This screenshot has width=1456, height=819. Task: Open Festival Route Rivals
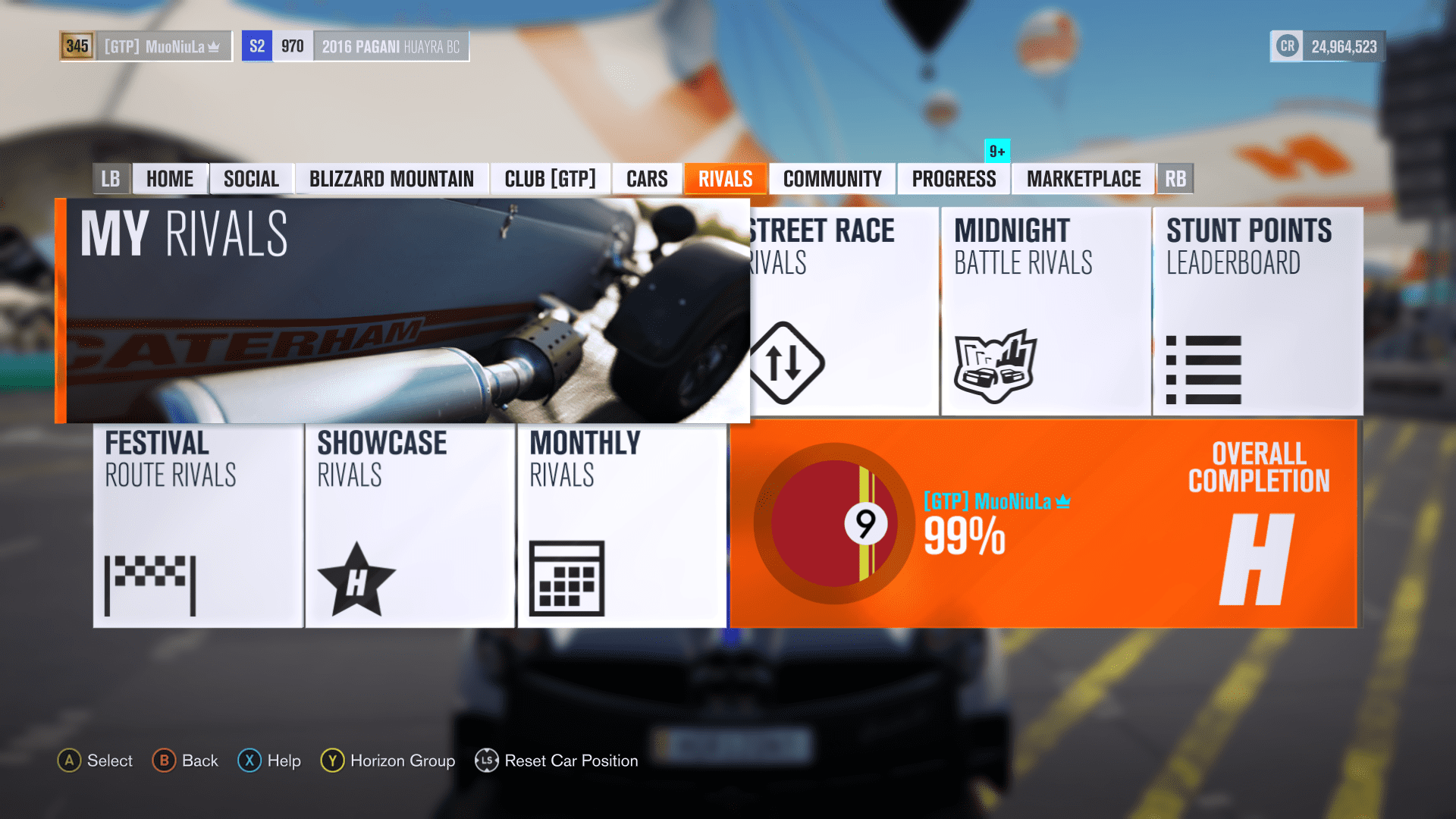tap(198, 525)
